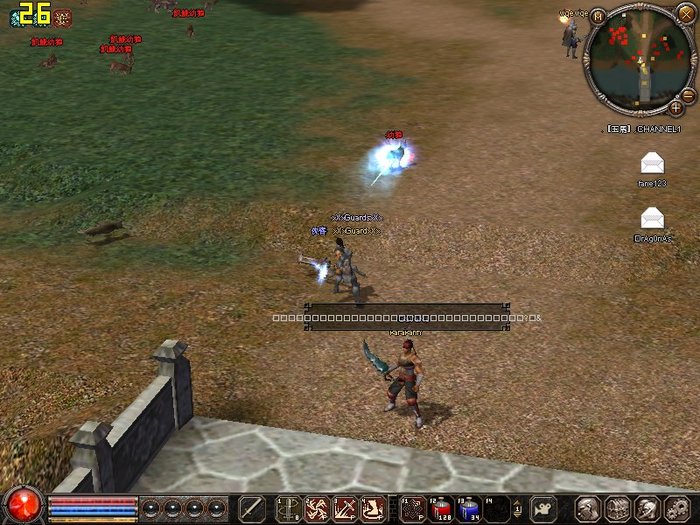The image size is (700, 525).
Task: Open the inventory chest button
Action: tap(618, 508)
